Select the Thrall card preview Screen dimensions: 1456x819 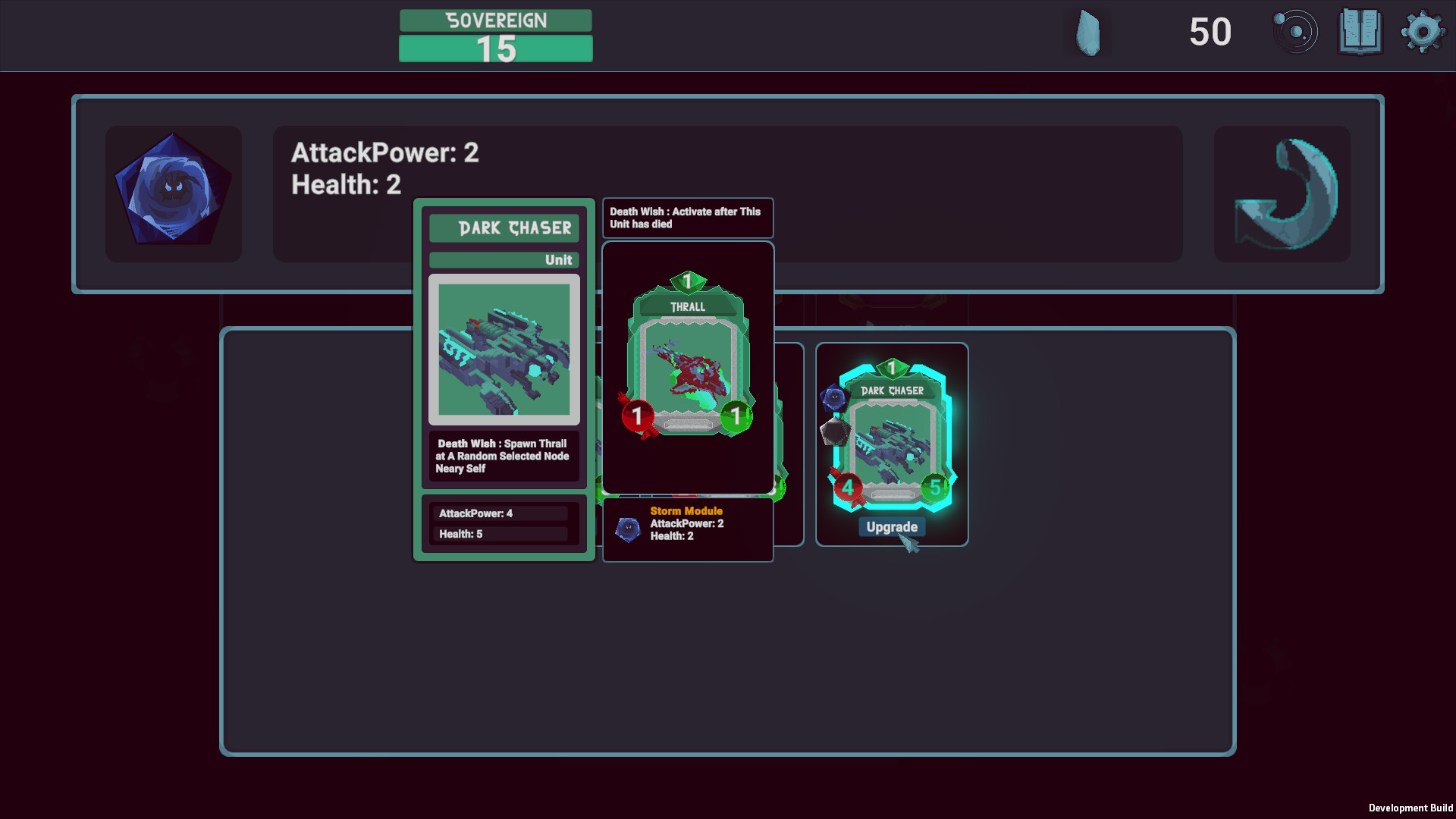(687, 356)
